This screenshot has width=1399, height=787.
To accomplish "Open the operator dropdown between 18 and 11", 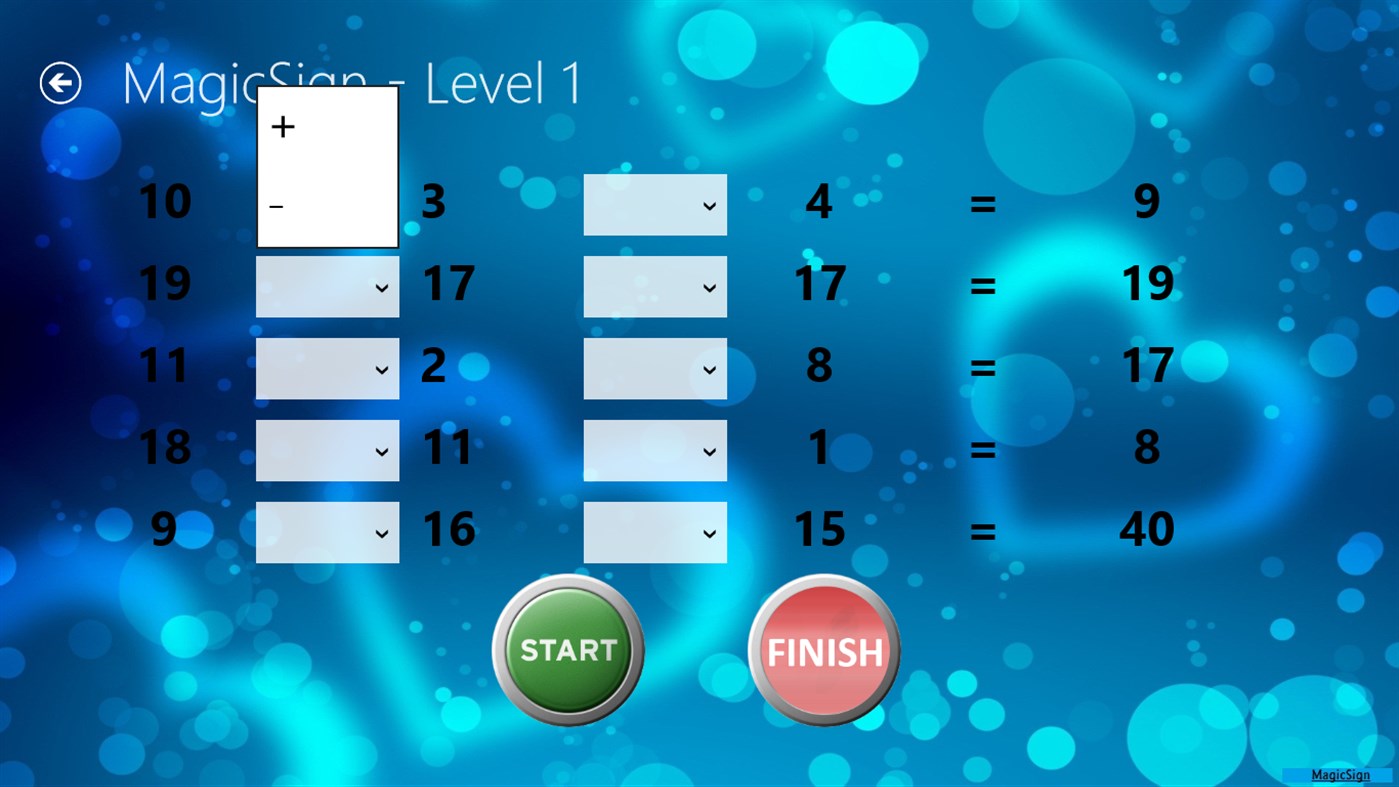I will click(x=327, y=450).
